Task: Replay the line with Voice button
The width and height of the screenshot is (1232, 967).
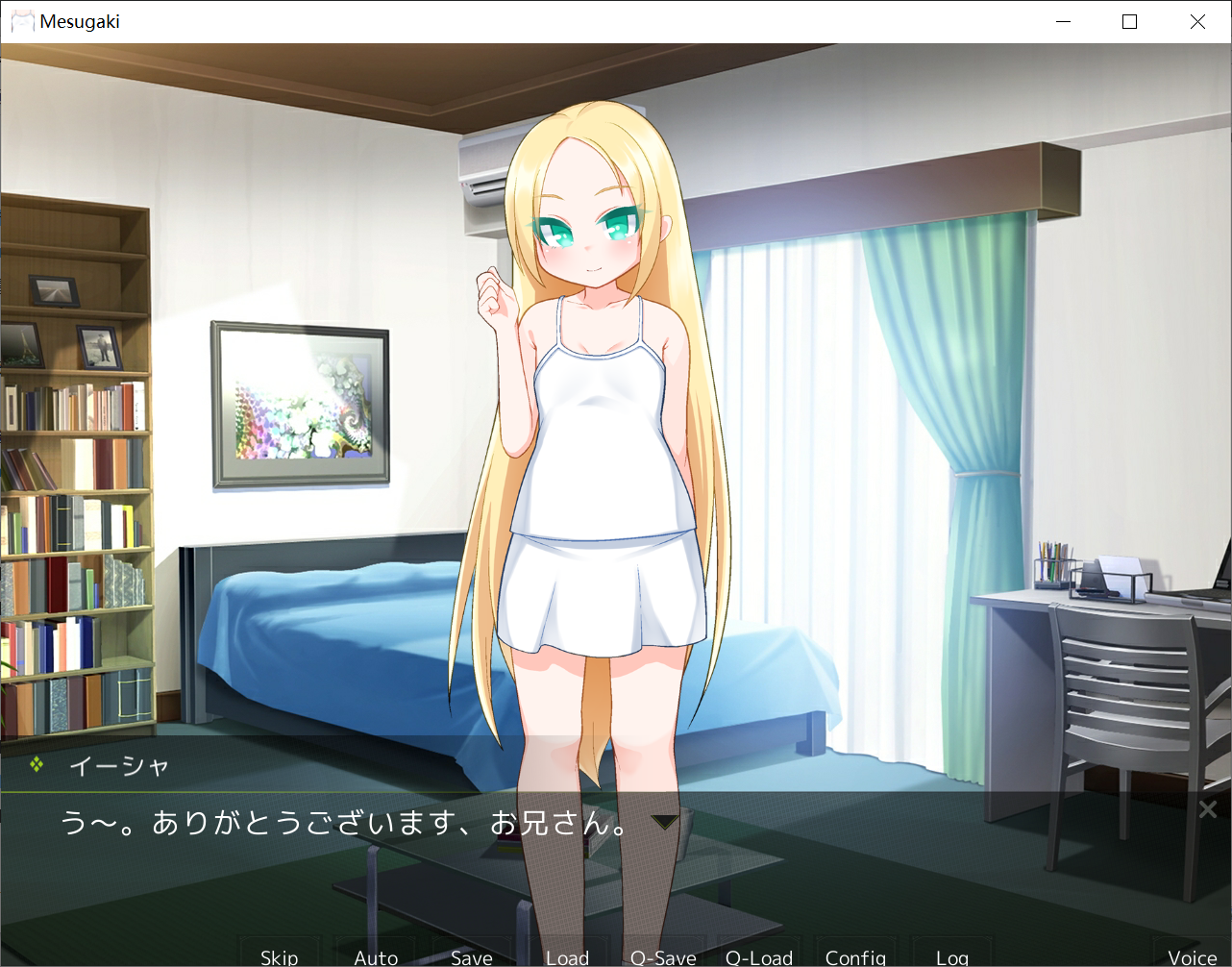Action: click(x=1192, y=955)
